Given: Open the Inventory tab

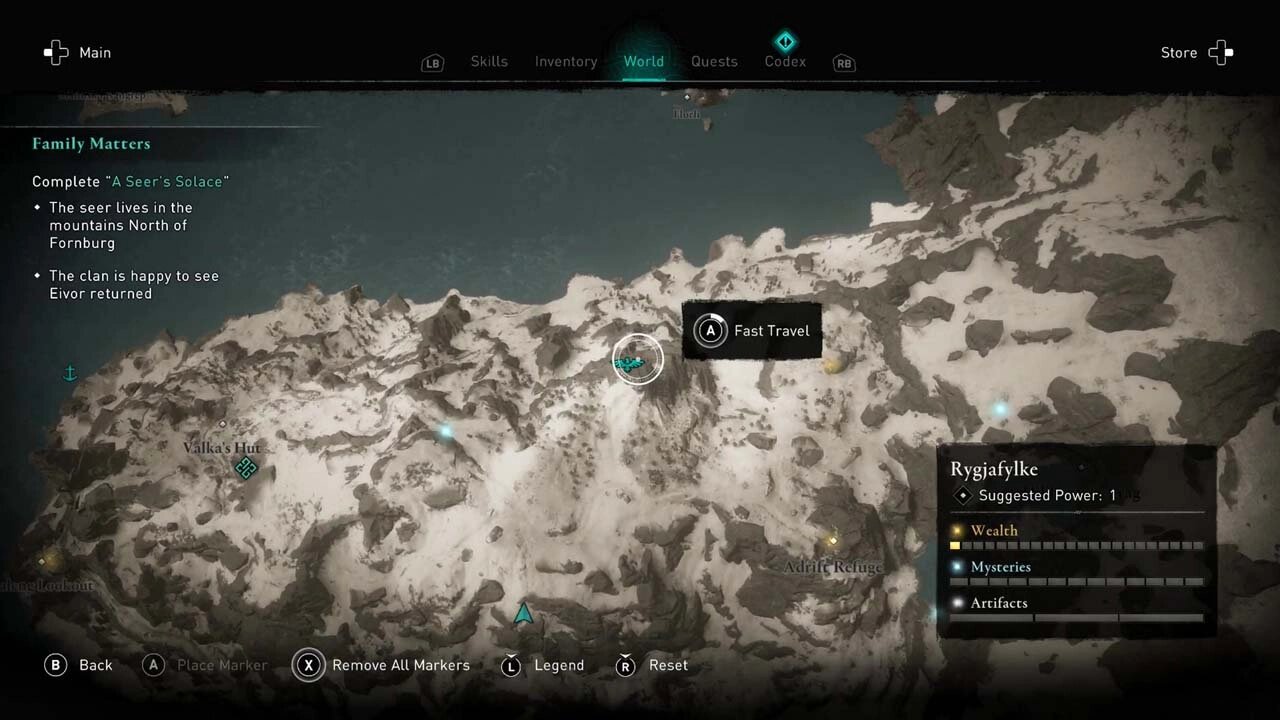Looking at the screenshot, I should pos(565,62).
